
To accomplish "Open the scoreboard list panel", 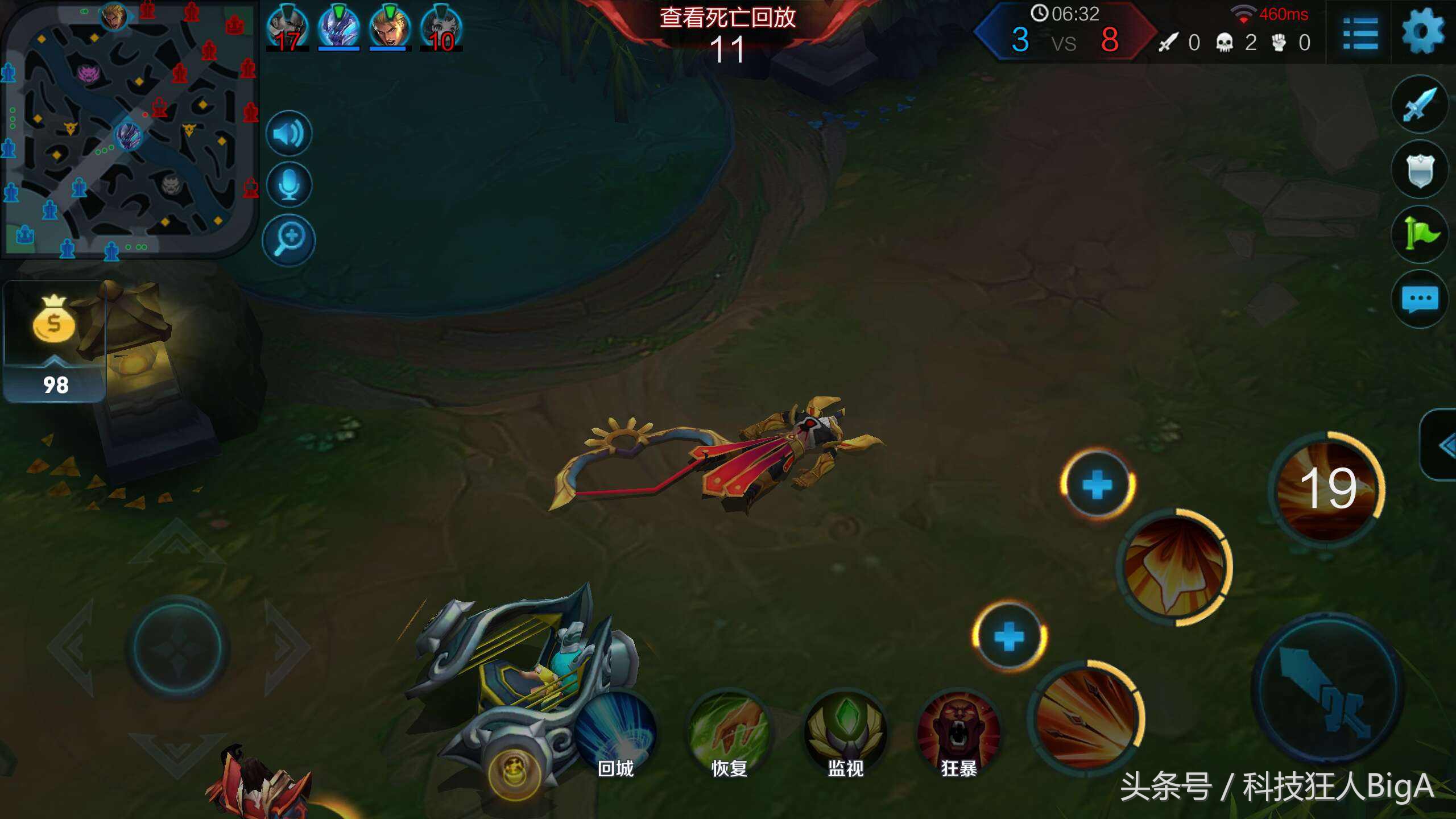I will 1360,33.
